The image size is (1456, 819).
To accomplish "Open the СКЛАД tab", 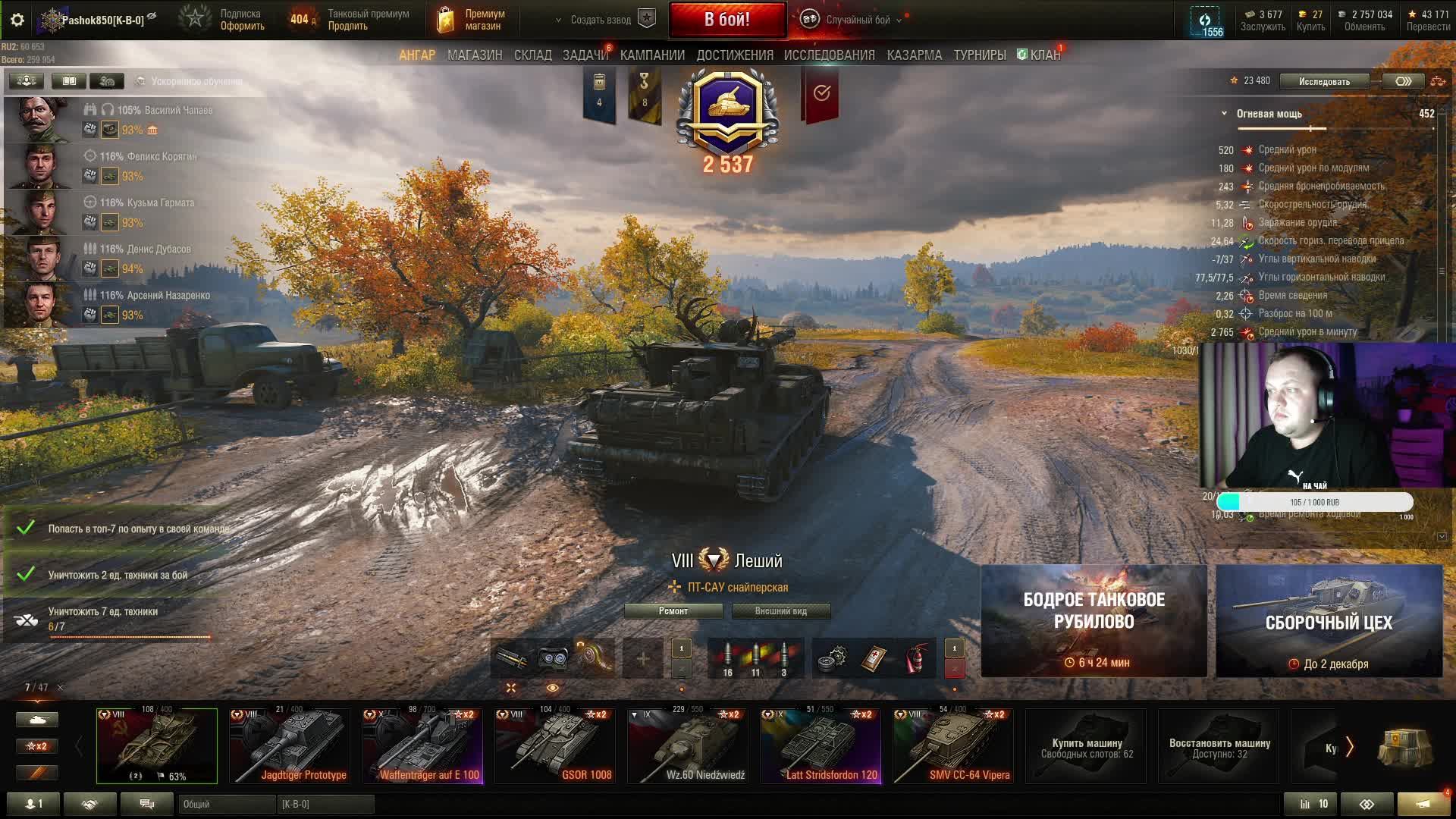I will [532, 55].
